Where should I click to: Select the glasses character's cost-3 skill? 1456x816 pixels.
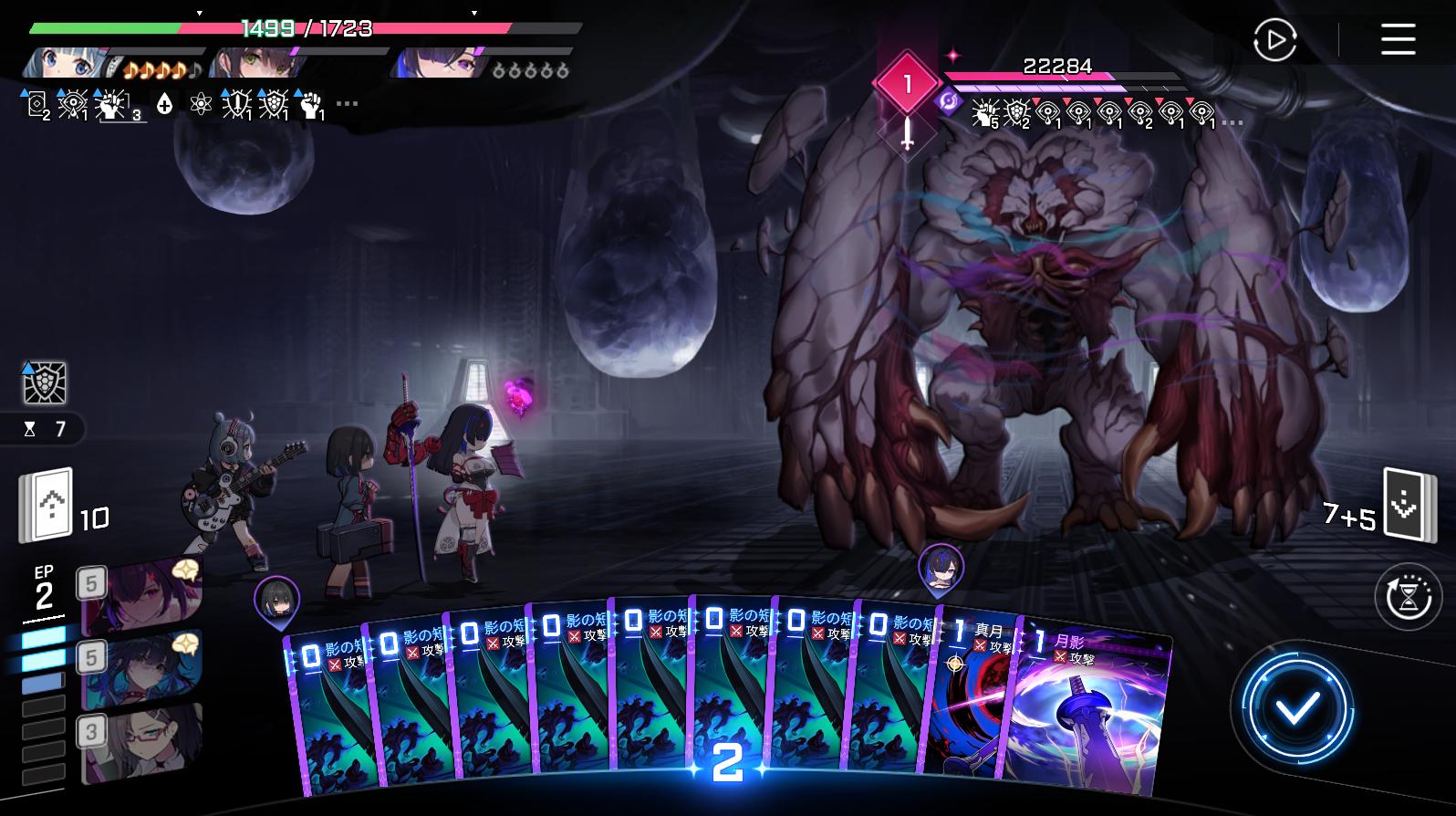click(141, 742)
